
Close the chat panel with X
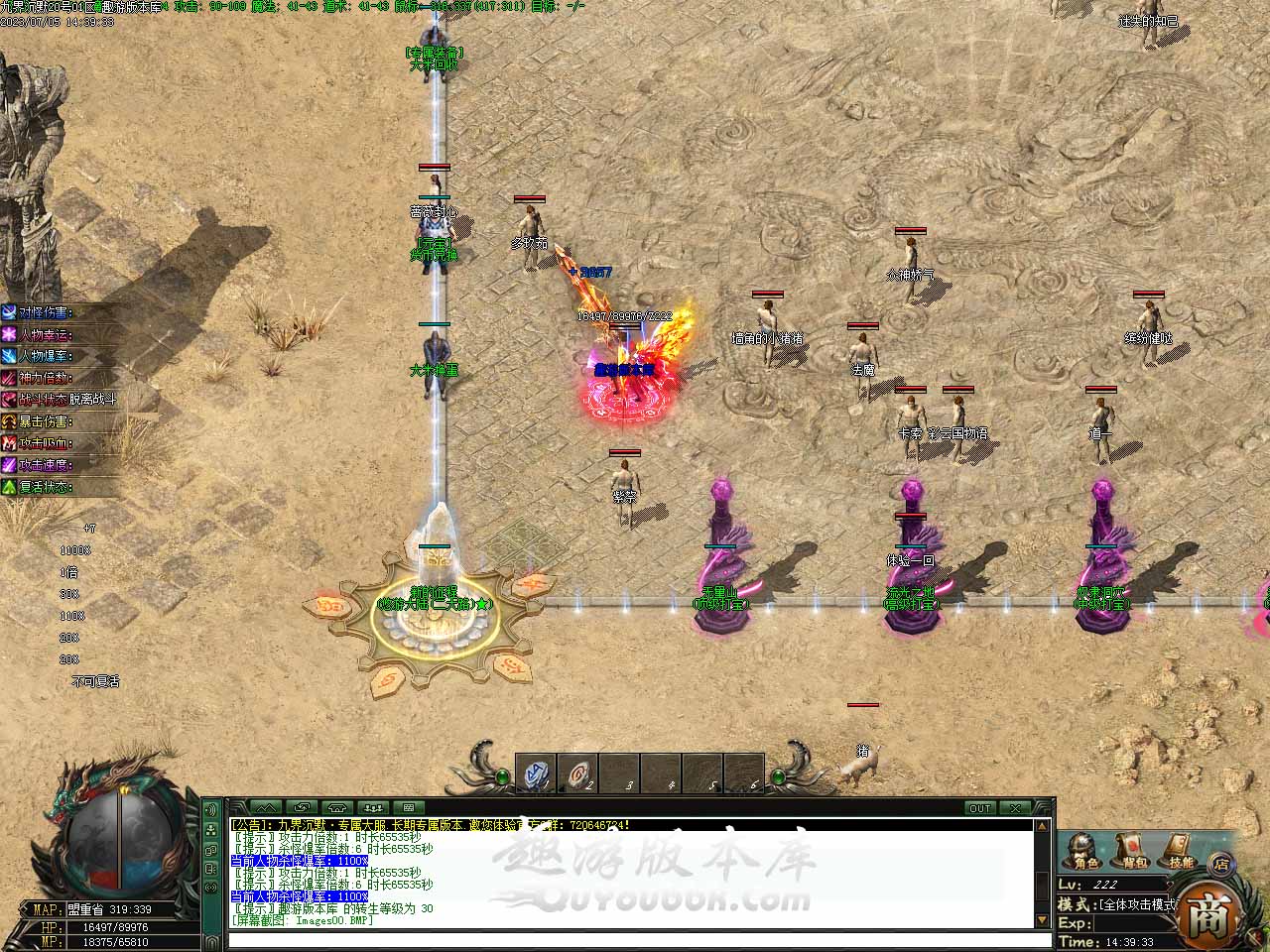click(x=1013, y=808)
